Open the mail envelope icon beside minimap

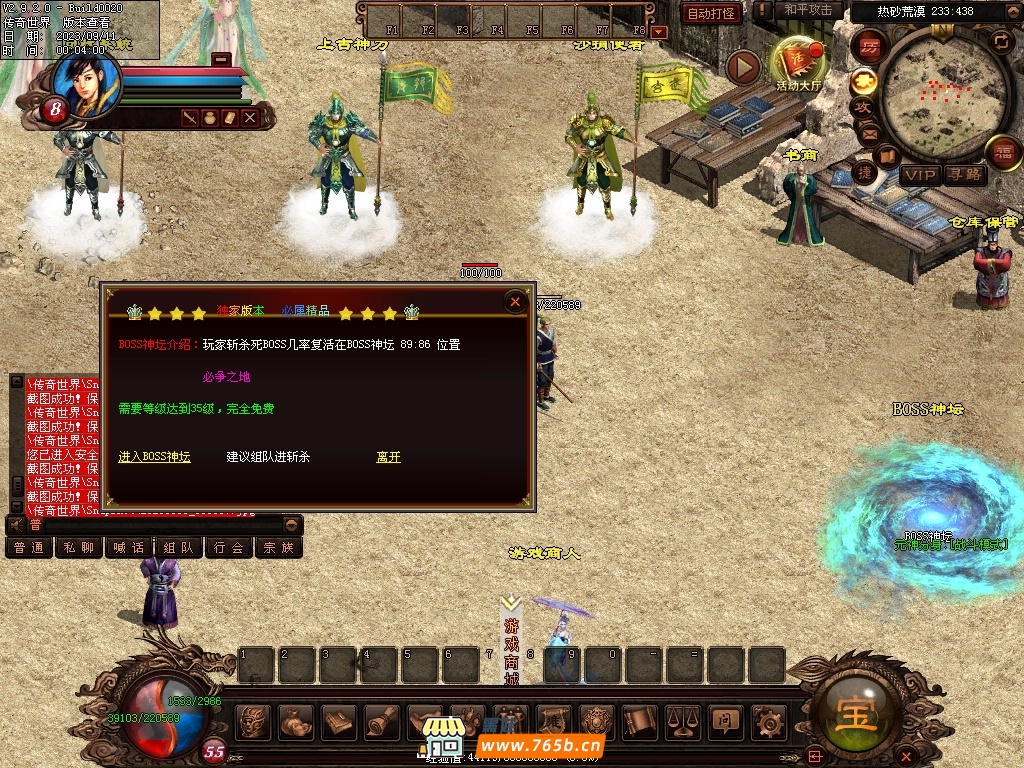[x=868, y=133]
